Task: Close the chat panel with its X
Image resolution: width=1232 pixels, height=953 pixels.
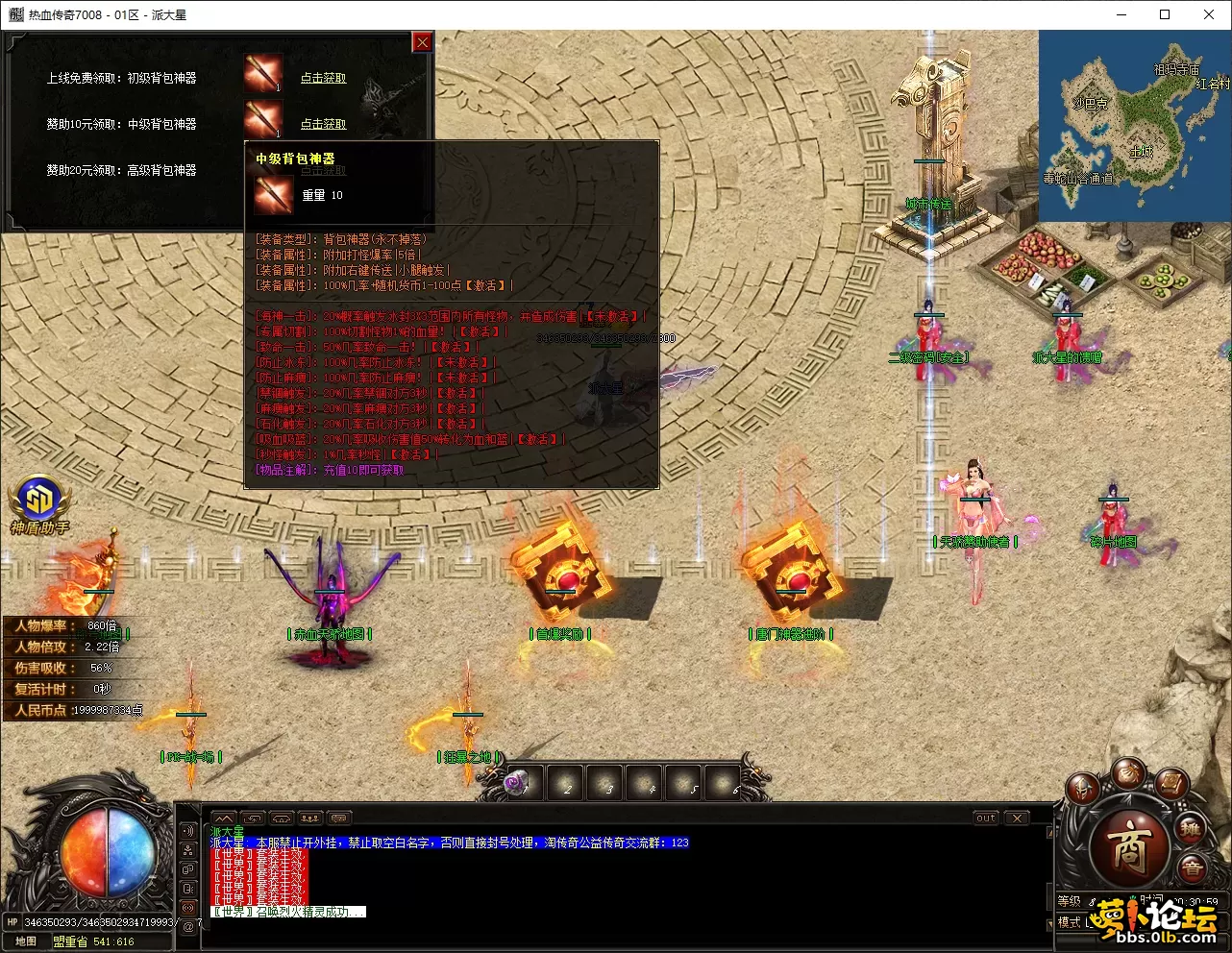Action: tap(1017, 819)
